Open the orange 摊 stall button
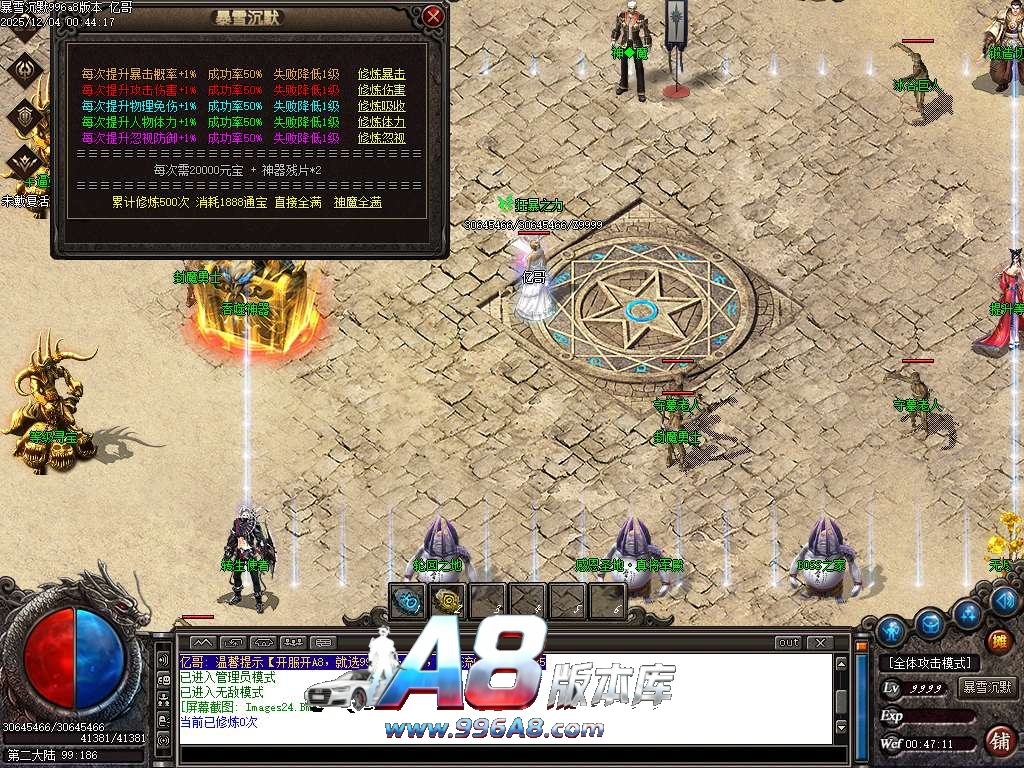This screenshot has width=1024, height=768. (x=998, y=641)
